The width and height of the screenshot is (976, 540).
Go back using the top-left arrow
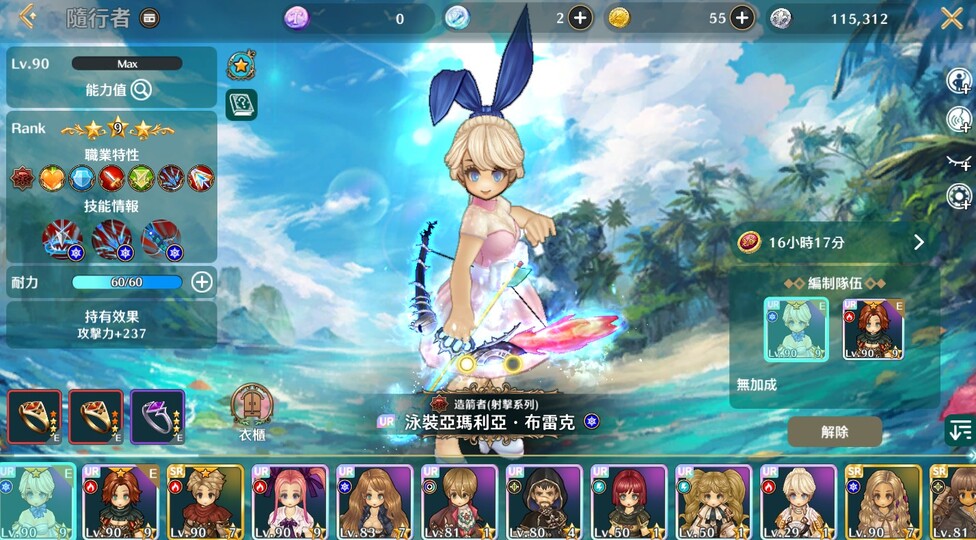(27, 16)
